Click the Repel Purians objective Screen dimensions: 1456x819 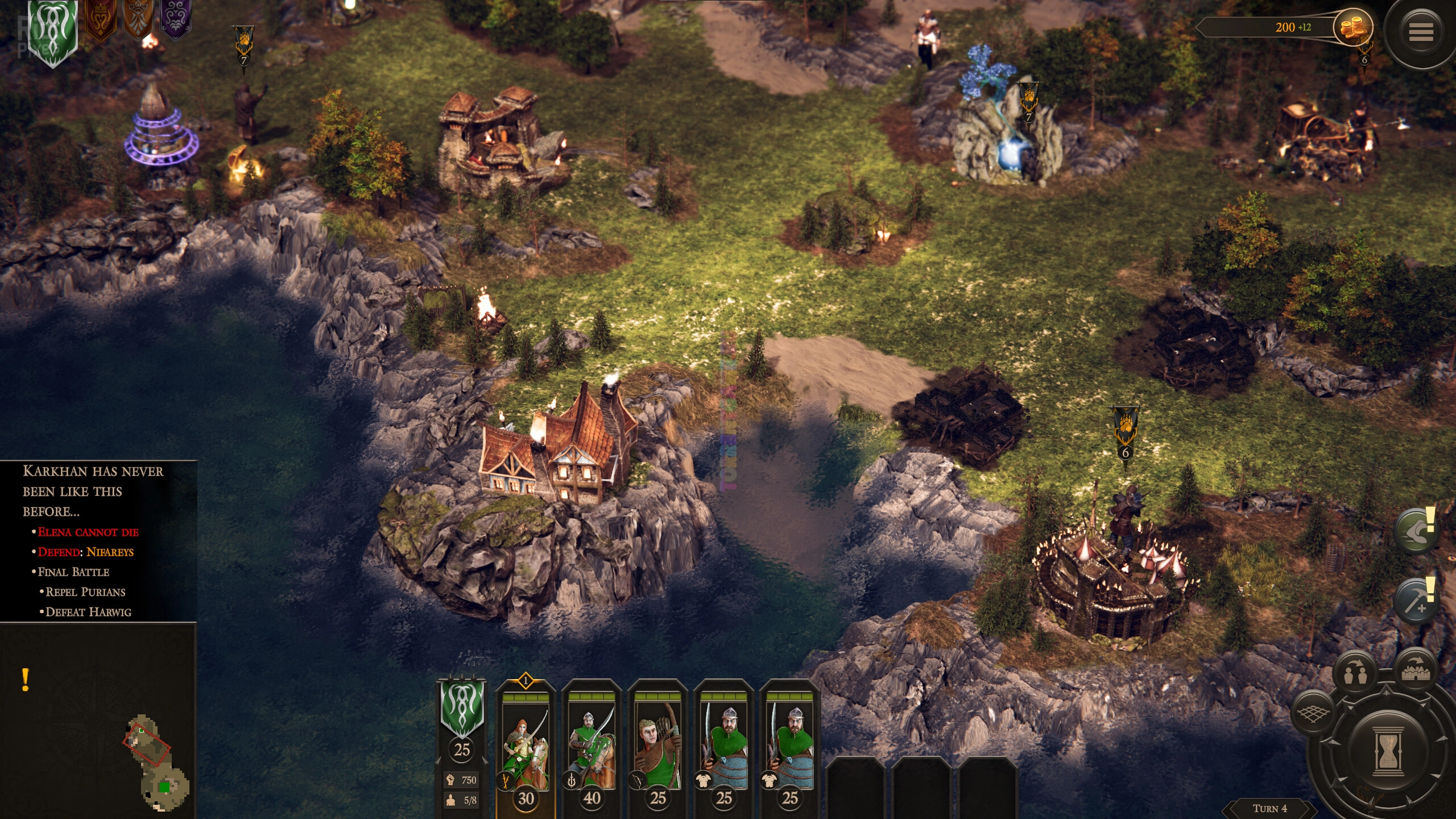[x=85, y=592]
